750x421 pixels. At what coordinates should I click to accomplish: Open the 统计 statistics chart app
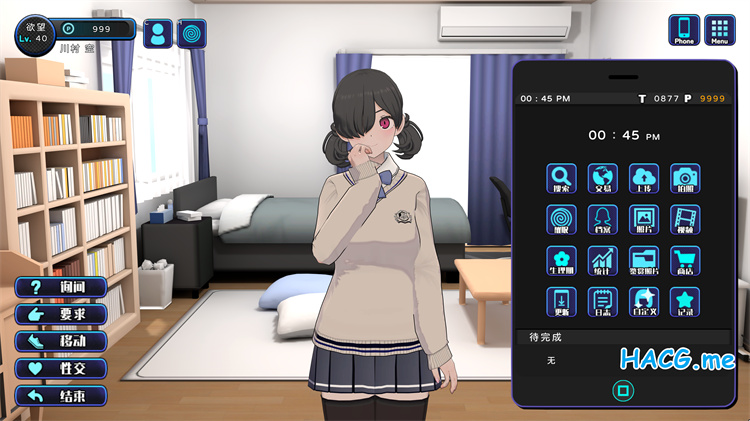[x=602, y=261]
